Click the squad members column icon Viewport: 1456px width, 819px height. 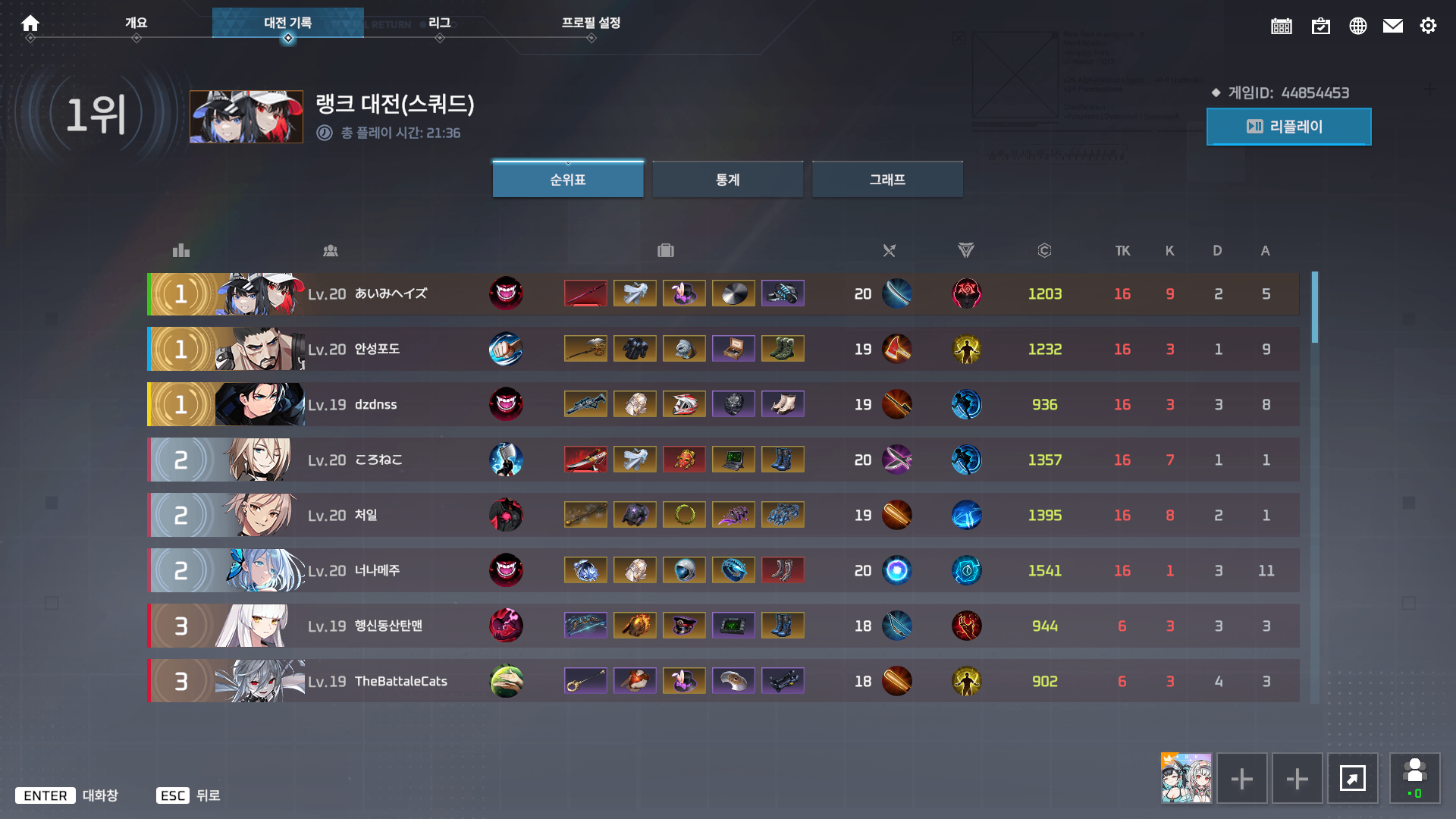click(x=331, y=250)
